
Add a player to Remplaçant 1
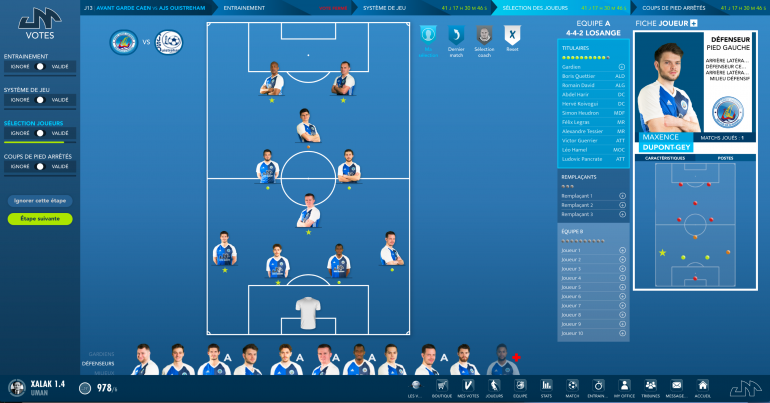tap(622, 196)
